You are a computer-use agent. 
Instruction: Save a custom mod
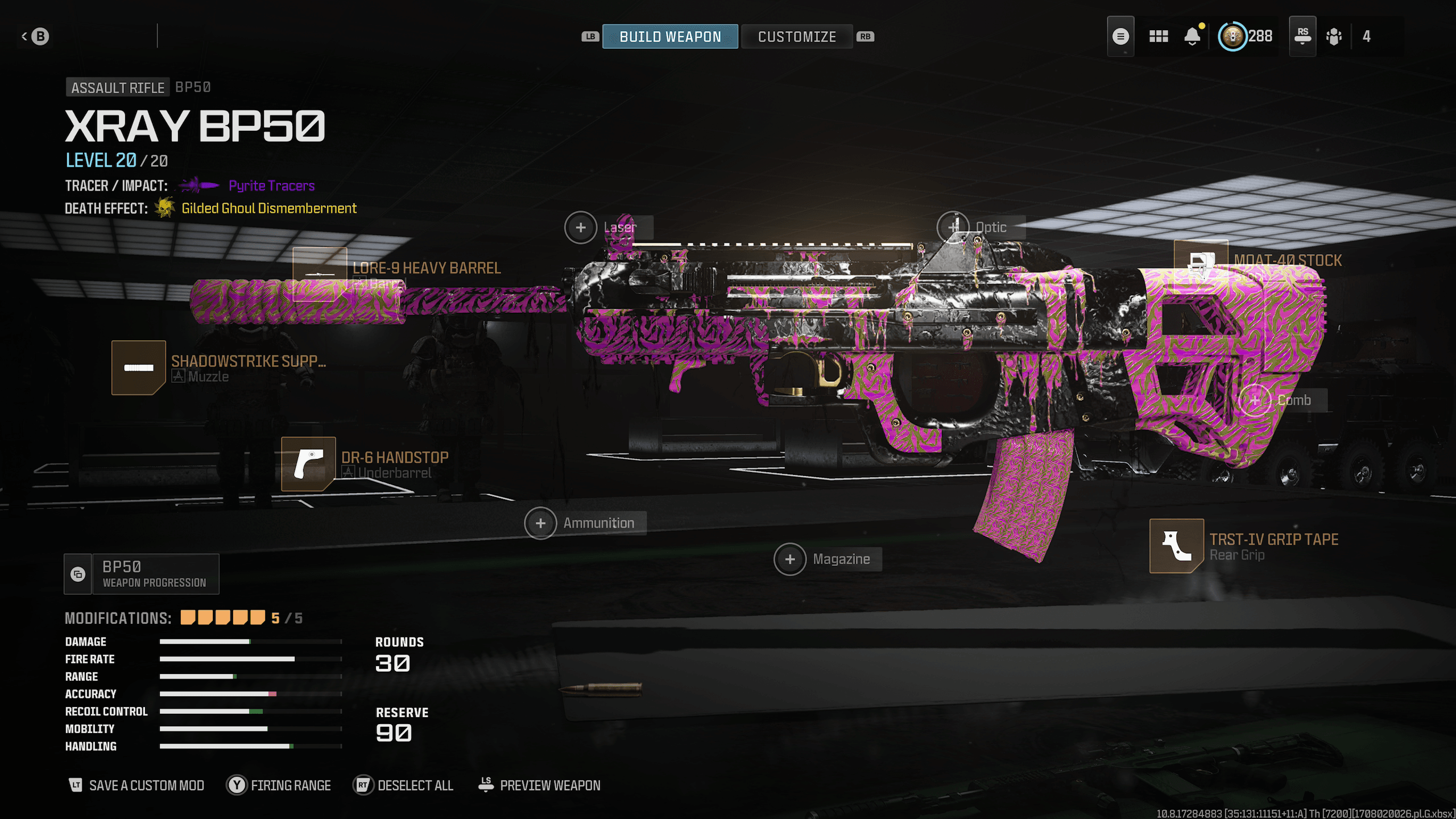pyautogui.click(x=136, y=785)
